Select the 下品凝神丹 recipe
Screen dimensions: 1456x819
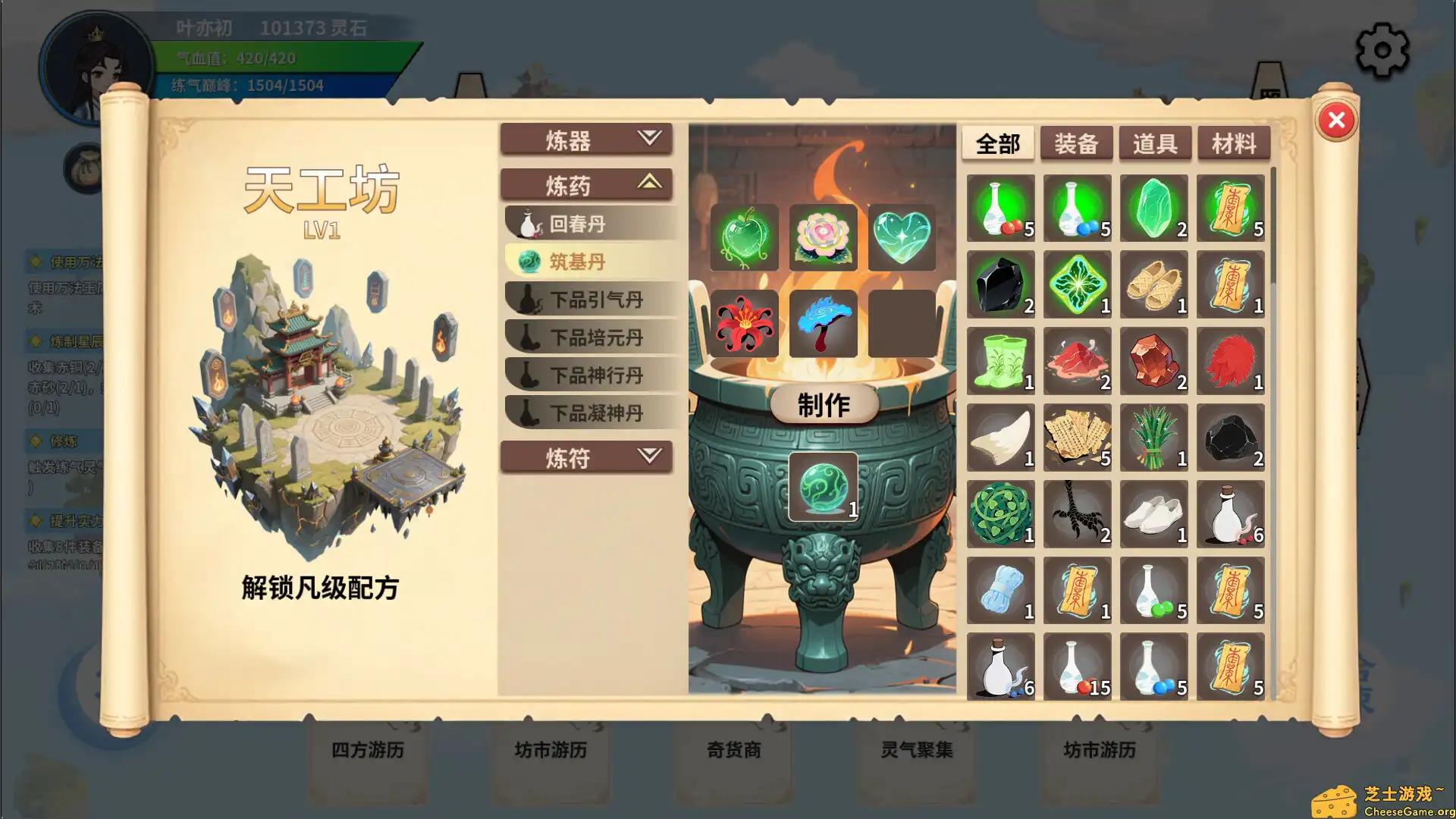tap(589, 413)
